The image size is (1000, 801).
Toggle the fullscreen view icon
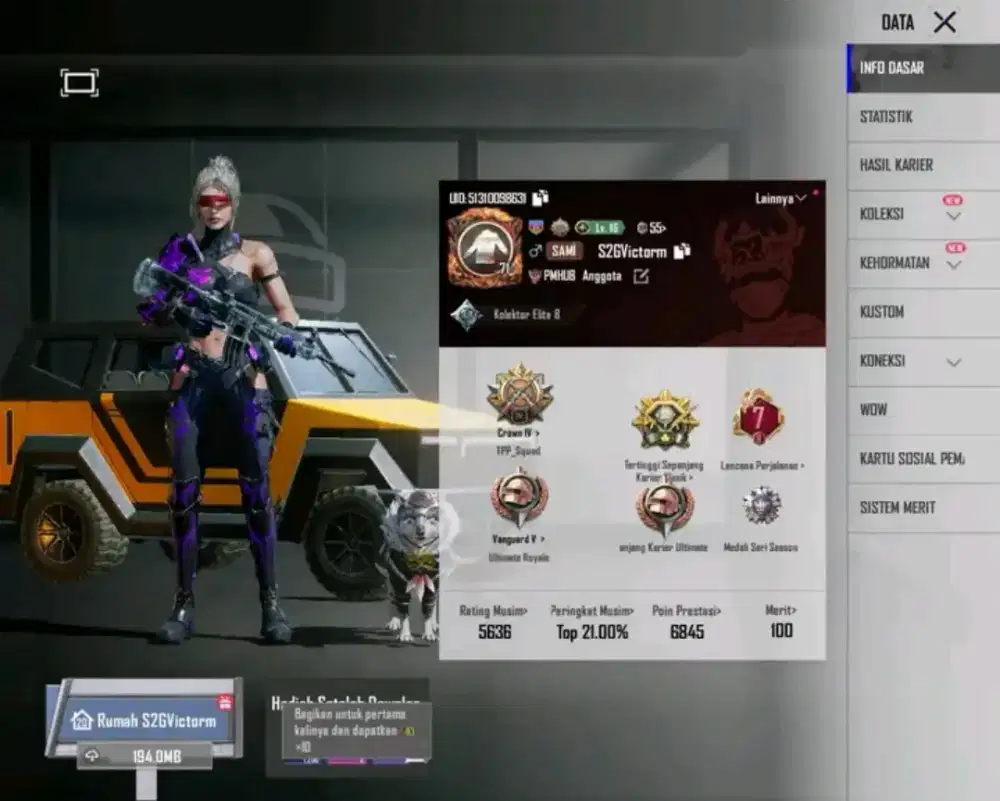point(80,82)
